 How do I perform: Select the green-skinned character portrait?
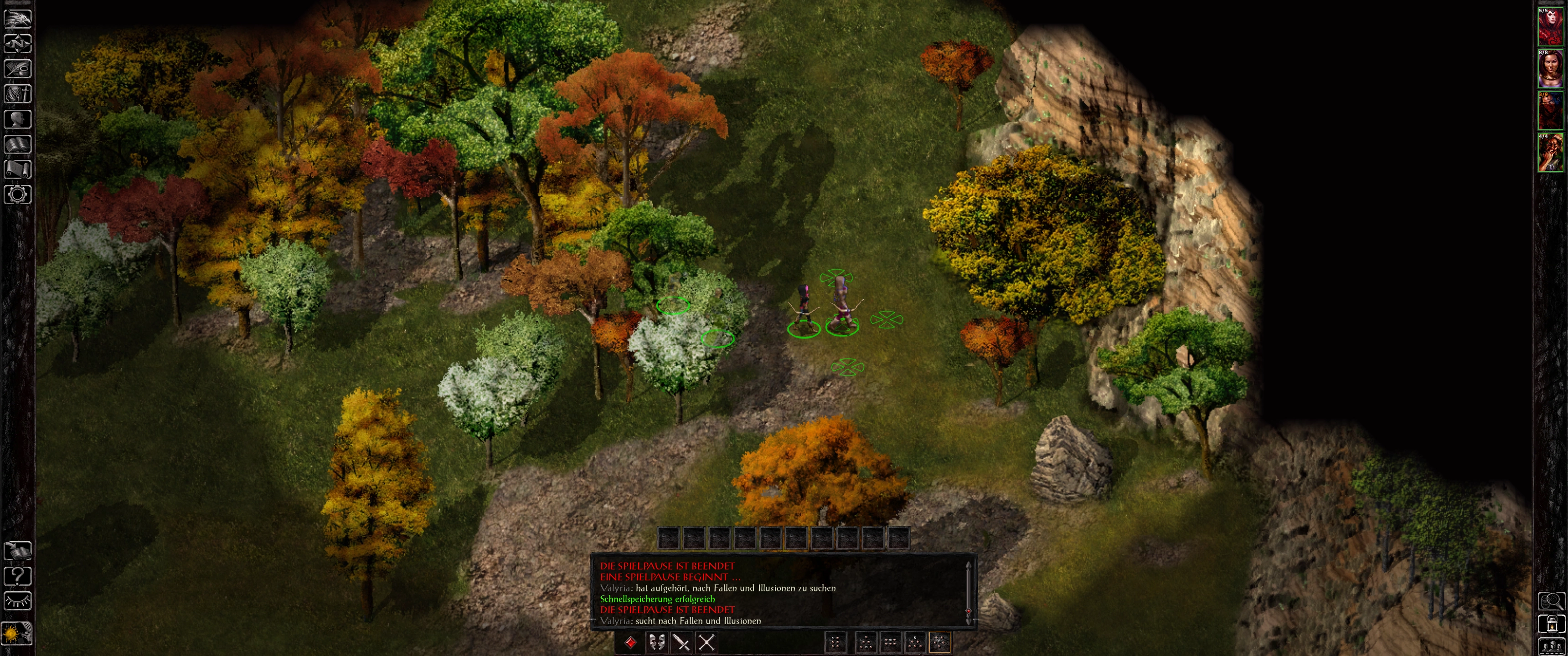(1550, 153)
